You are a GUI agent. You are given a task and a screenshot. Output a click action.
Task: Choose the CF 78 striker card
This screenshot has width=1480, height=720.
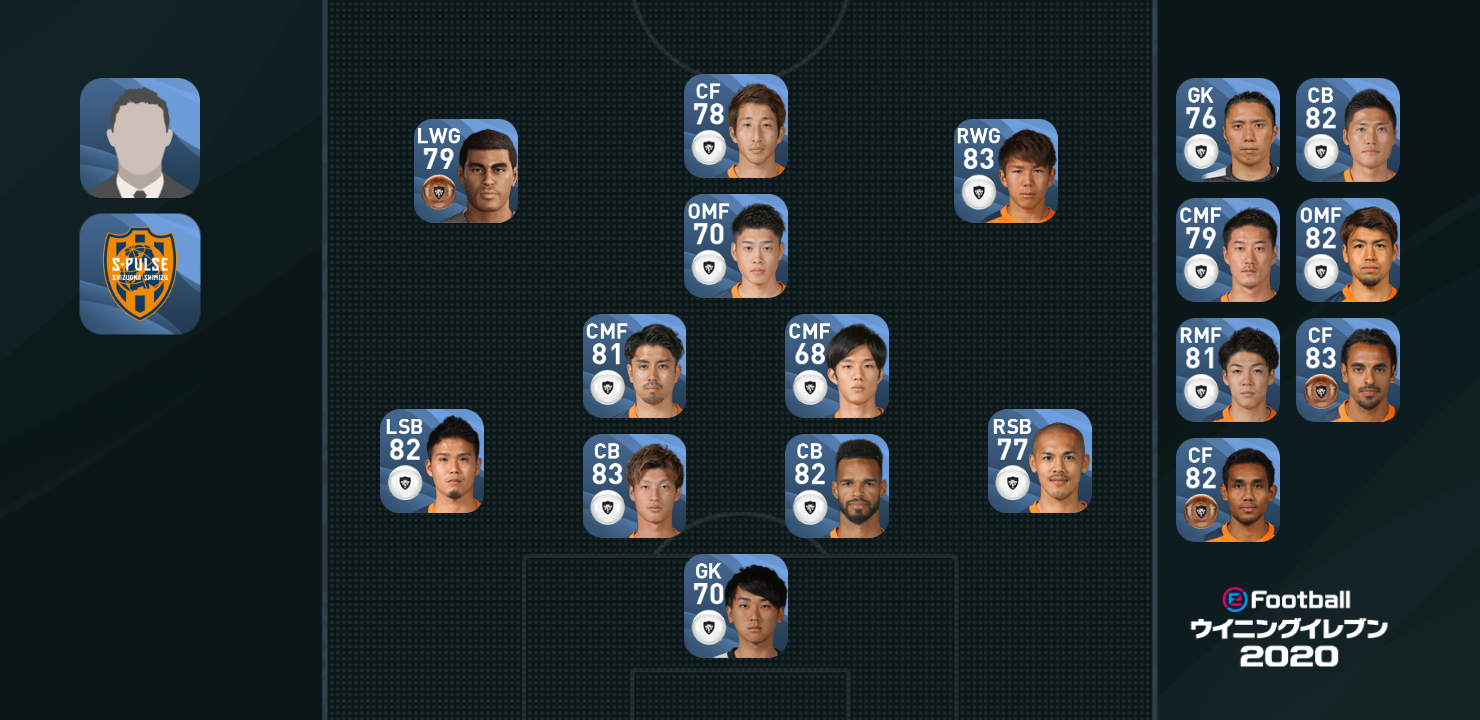736,126
